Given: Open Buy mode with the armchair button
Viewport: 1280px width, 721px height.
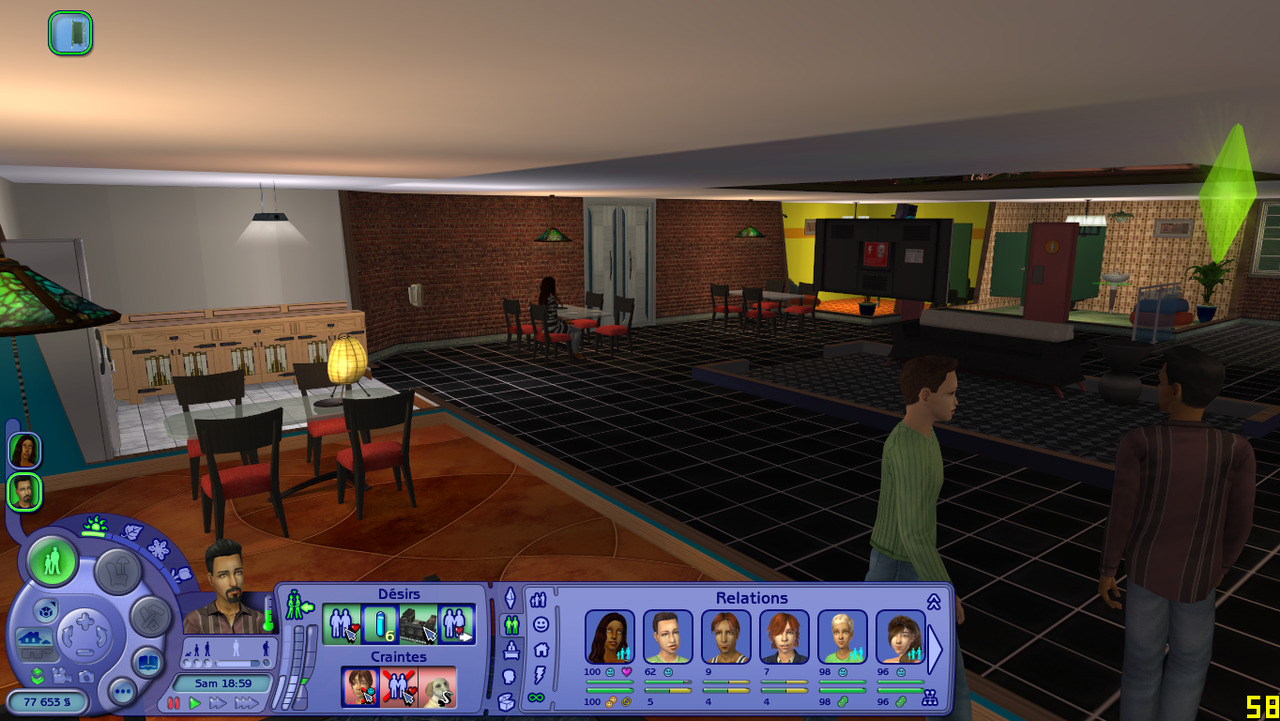Looking at the screenshot, I should (116, 570).
